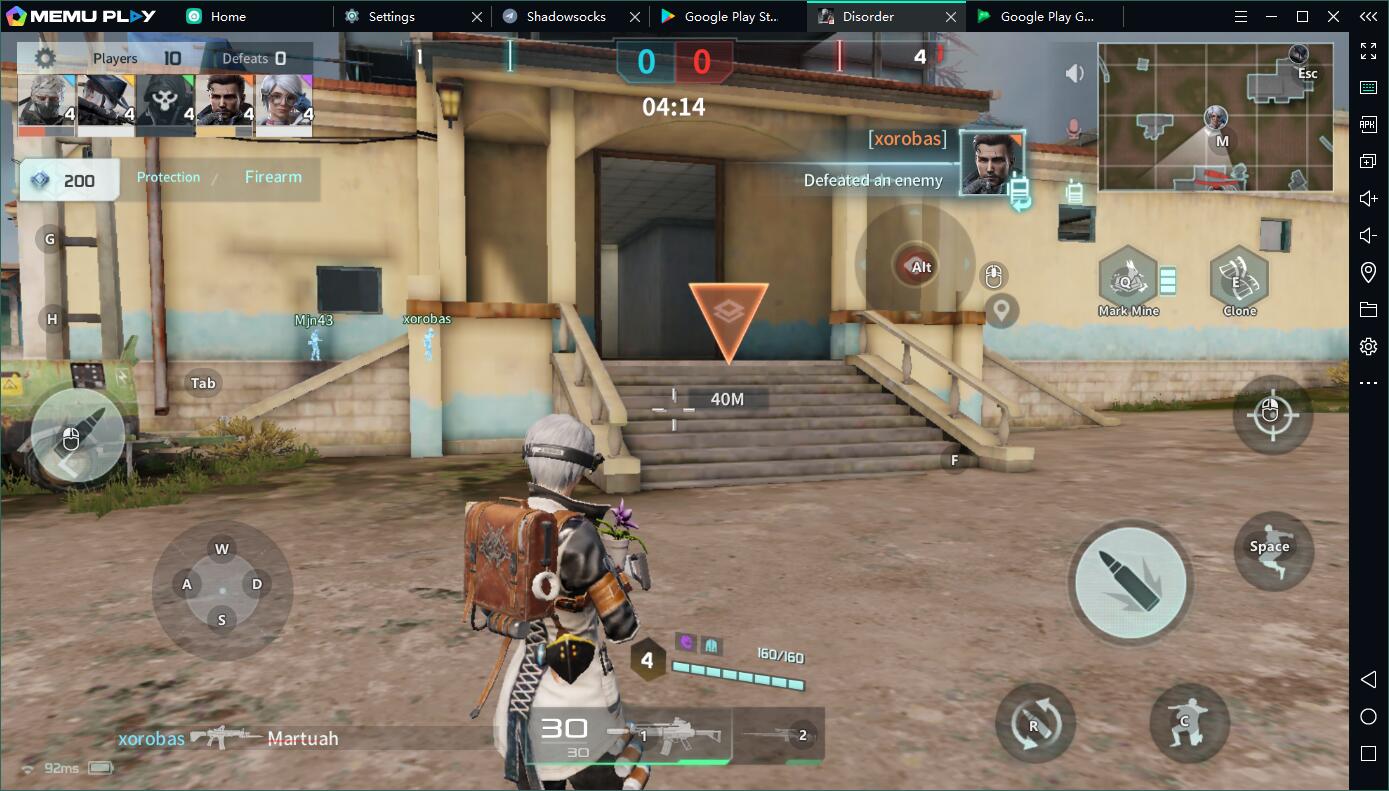The height and width of the screenshot is (791, 1389).
Task: Reload weapon with the R button
Action: click(1035, 723)
